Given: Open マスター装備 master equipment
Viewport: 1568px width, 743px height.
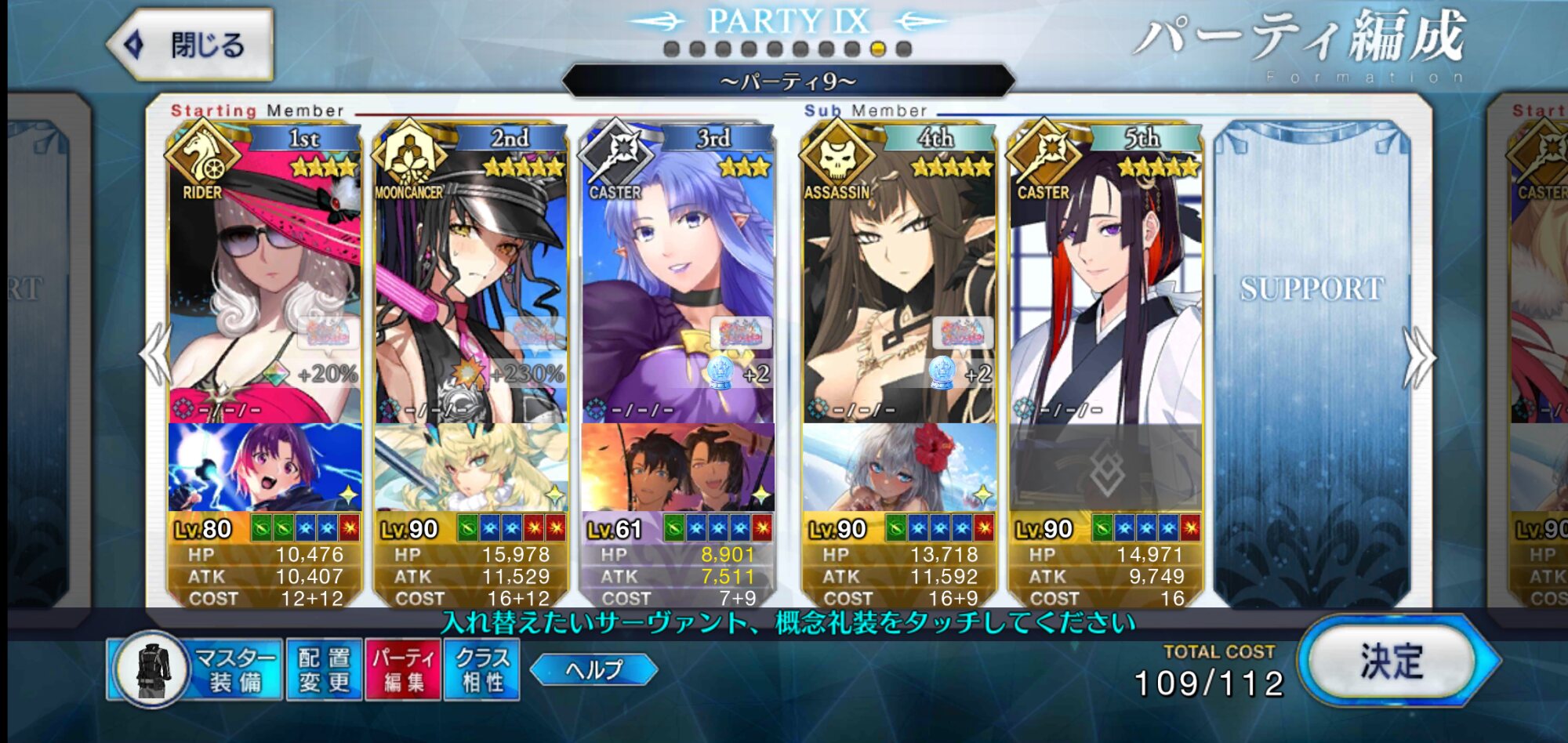Looking at the screenshot, I should click(196, 670).
